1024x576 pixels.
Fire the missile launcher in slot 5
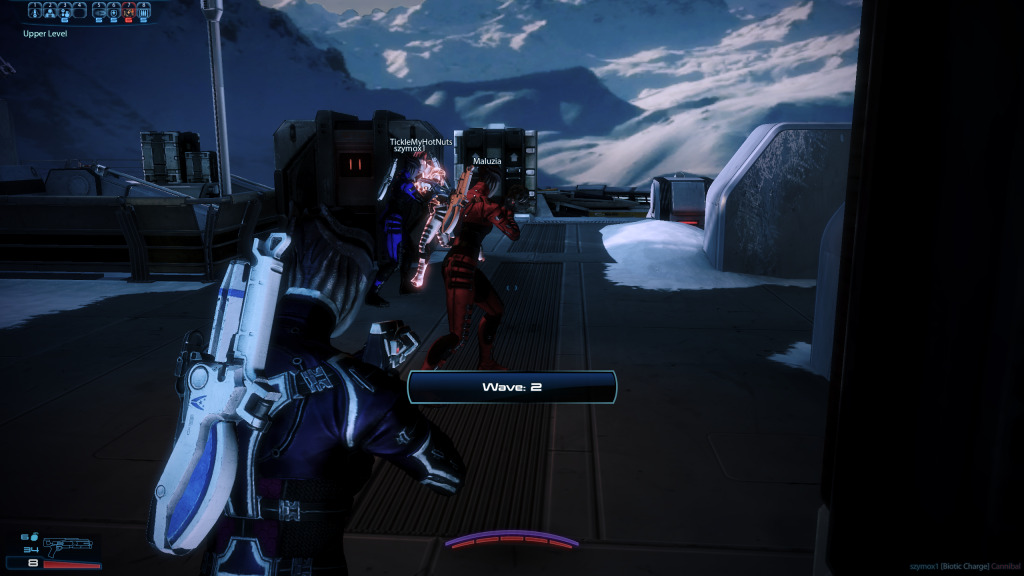point(98,13)
